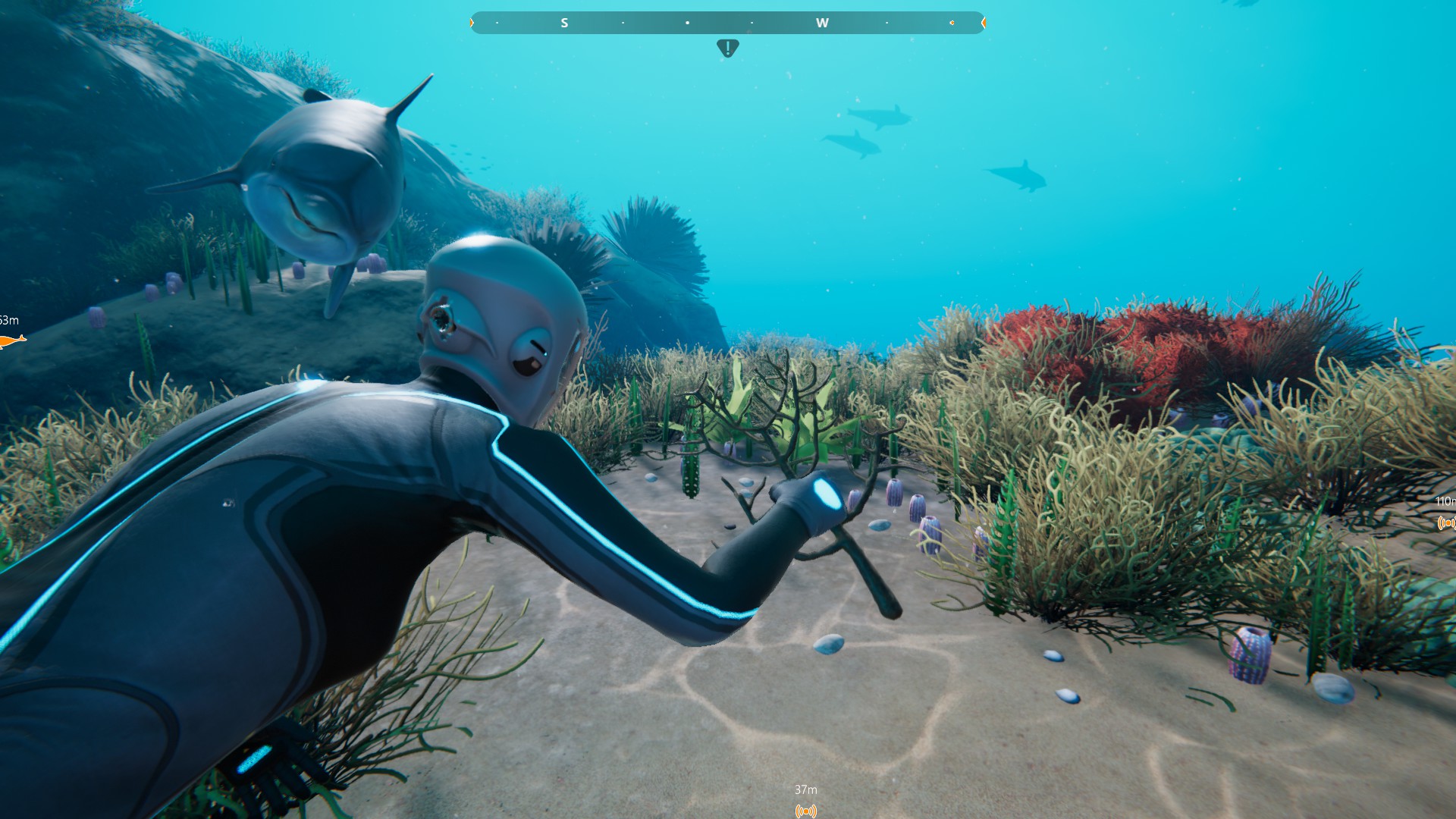This screenshot has width=1456, height=819.
Task: Click the 37m signal beacon marker
Action: tap(805, 811)
